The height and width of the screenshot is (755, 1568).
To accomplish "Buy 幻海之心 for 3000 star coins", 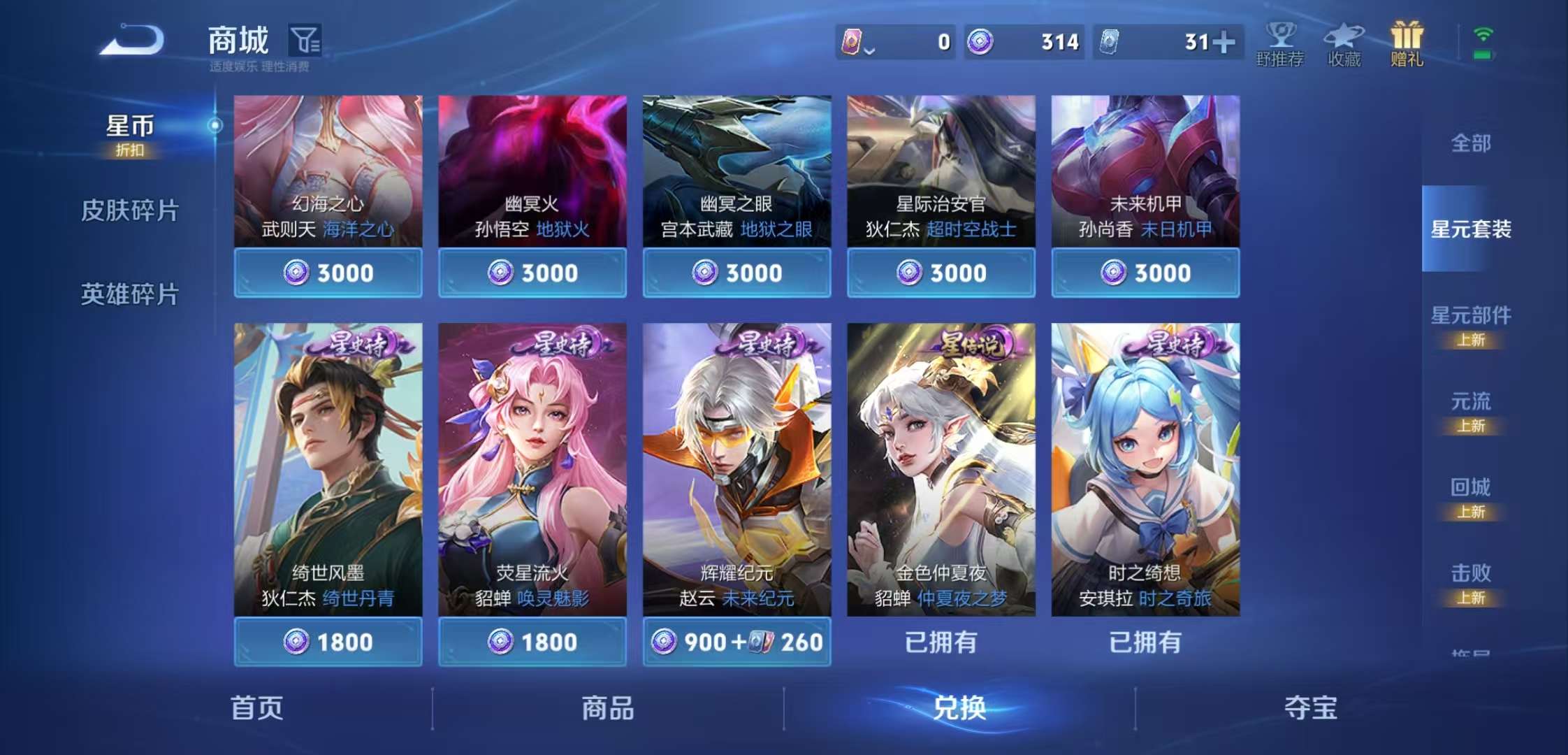I will [327, 273].
